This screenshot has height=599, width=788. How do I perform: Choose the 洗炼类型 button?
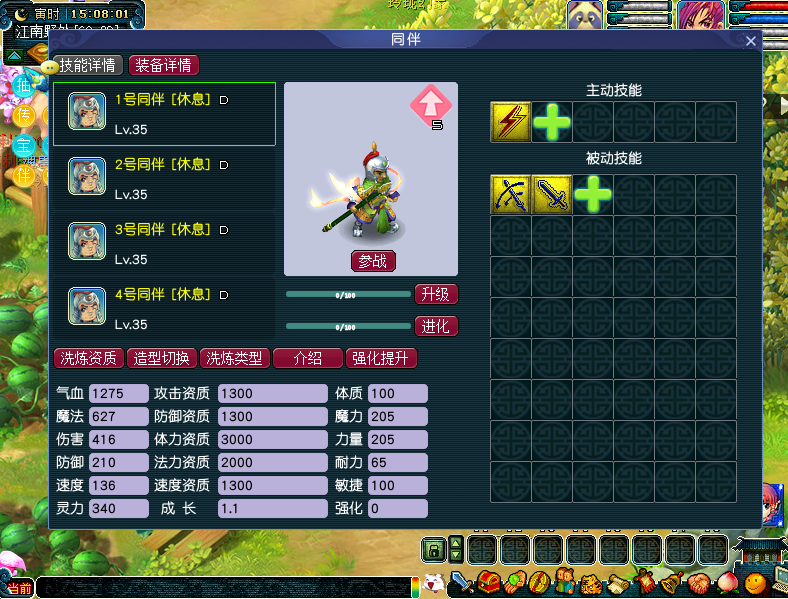pos(235,358)
